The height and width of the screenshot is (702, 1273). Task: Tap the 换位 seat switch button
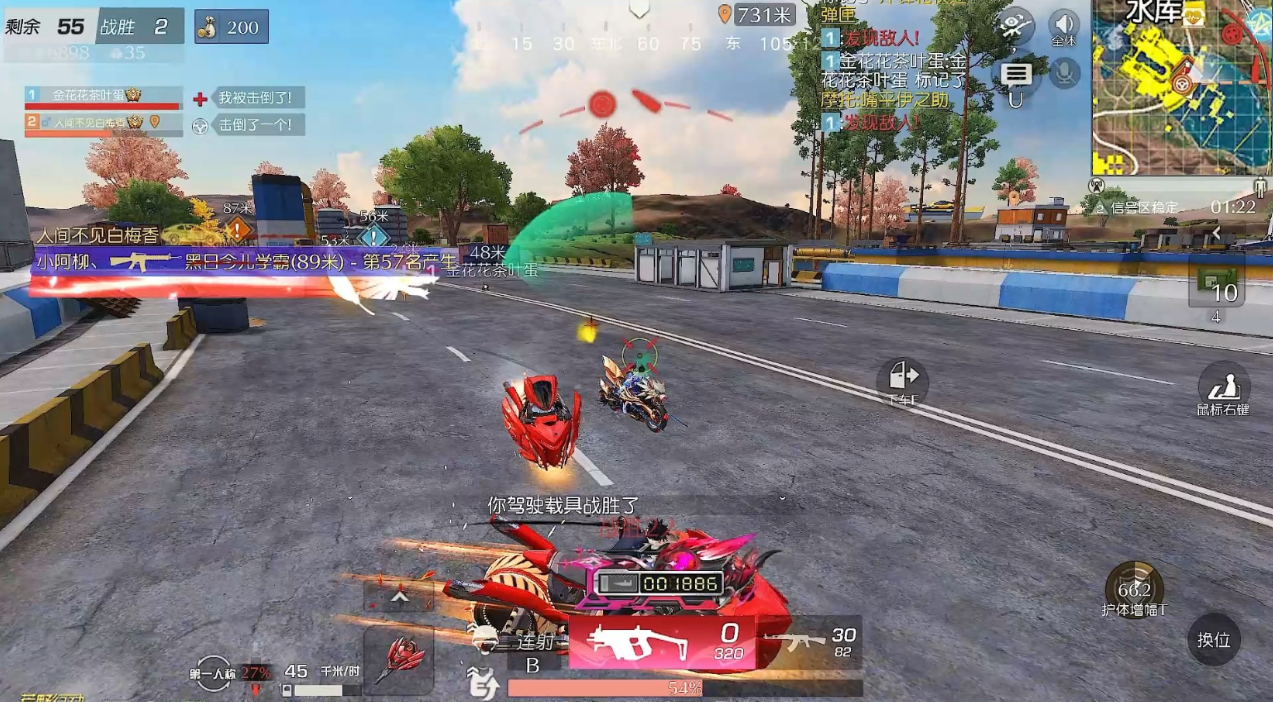(x=1214, y=639)
